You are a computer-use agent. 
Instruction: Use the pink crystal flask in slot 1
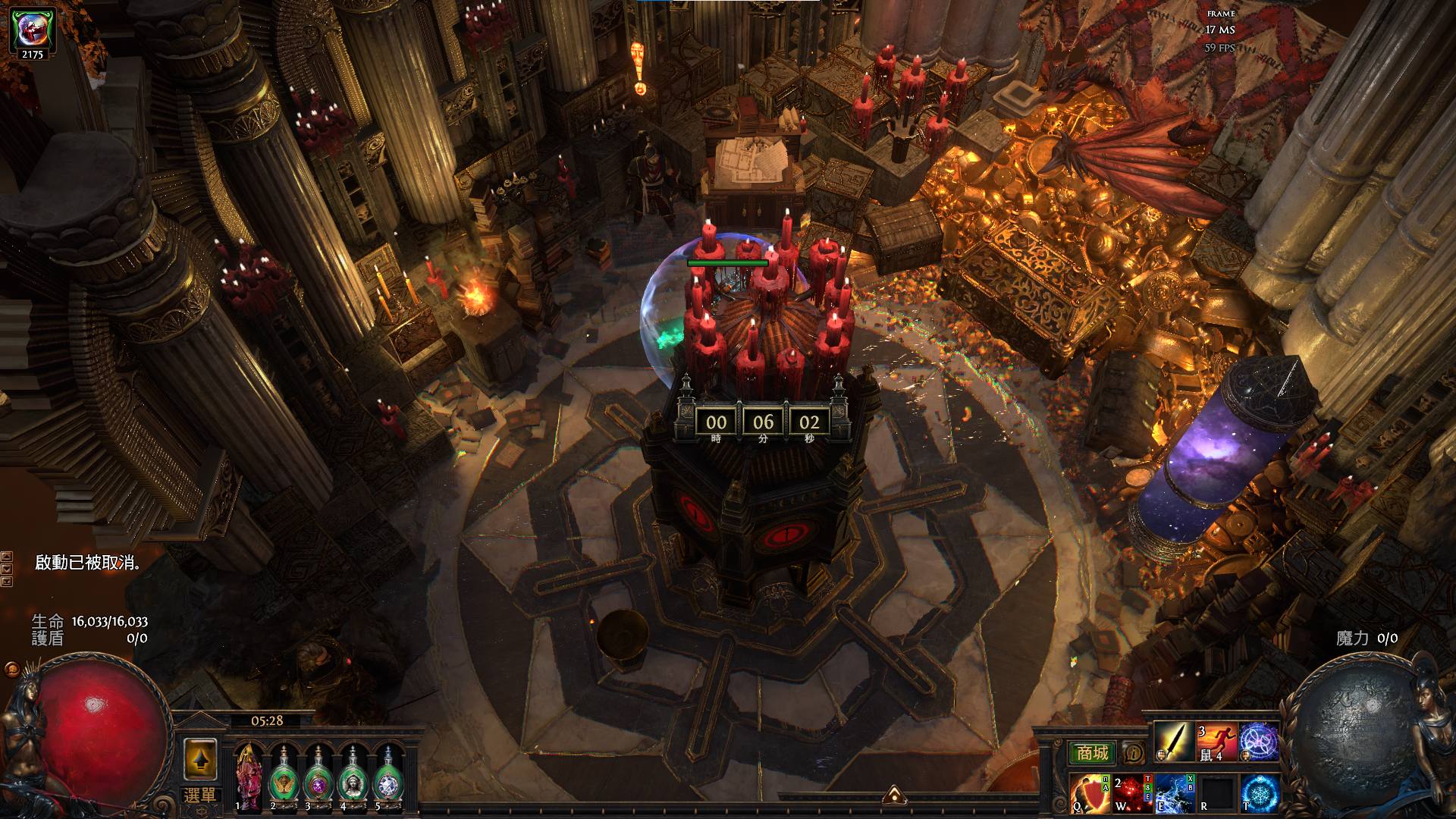(248, 778)
